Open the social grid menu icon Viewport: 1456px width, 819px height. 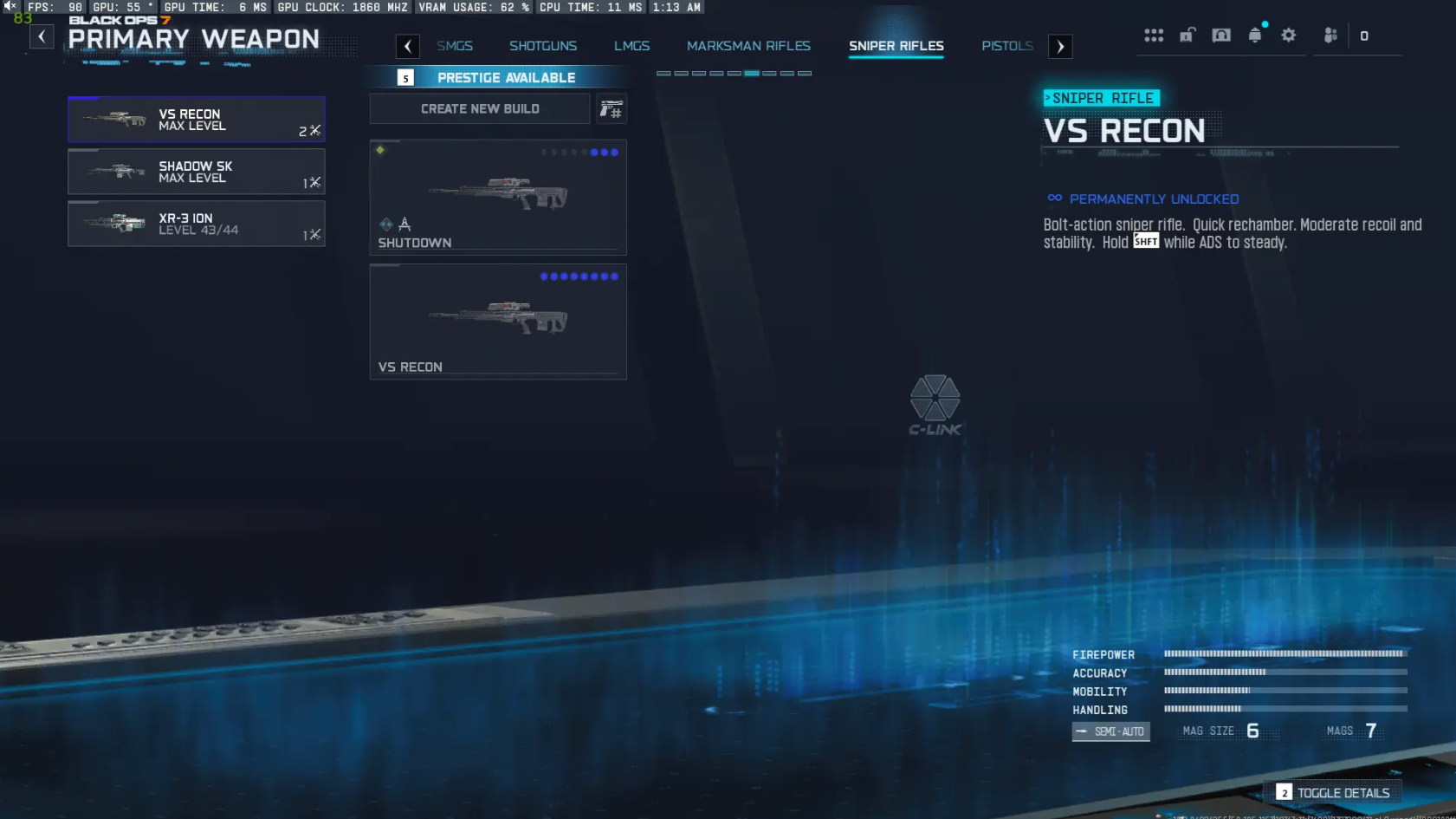1154,35
